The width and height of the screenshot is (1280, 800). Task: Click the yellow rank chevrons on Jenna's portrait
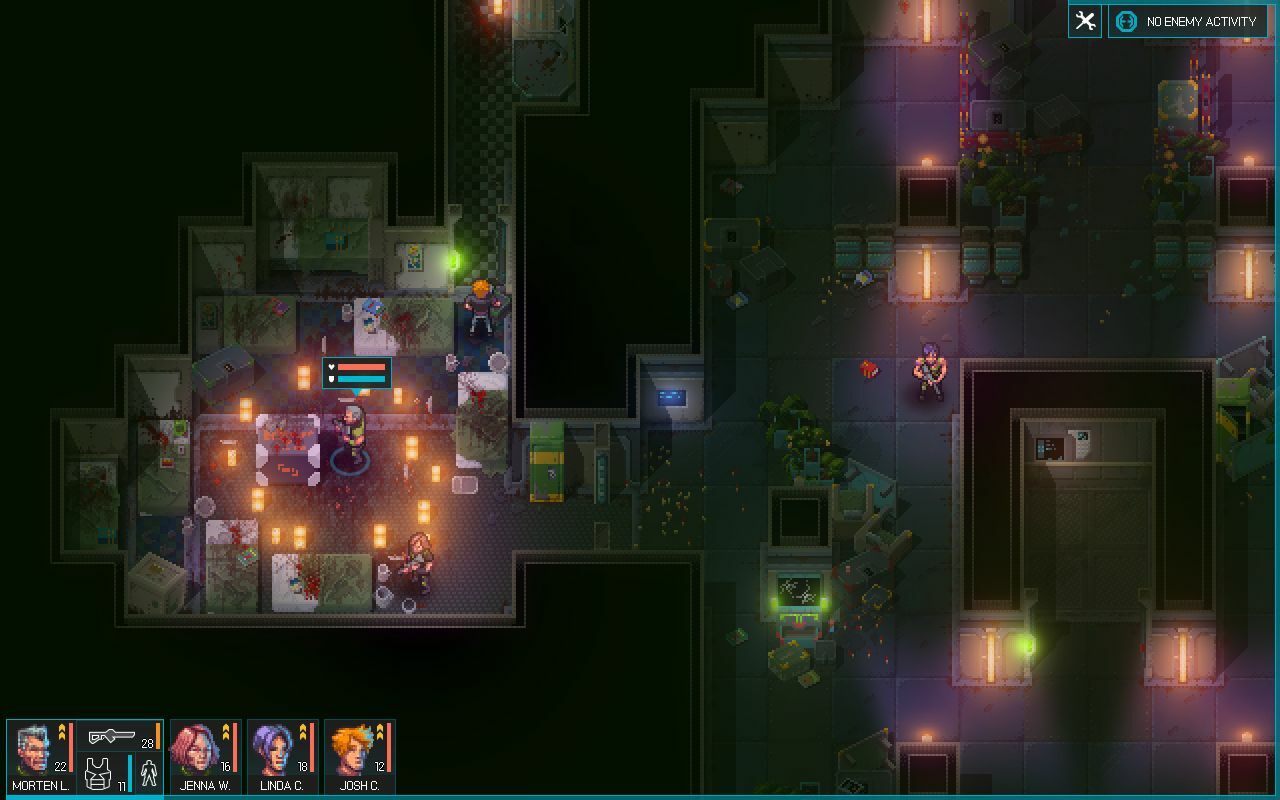(225, 732)
